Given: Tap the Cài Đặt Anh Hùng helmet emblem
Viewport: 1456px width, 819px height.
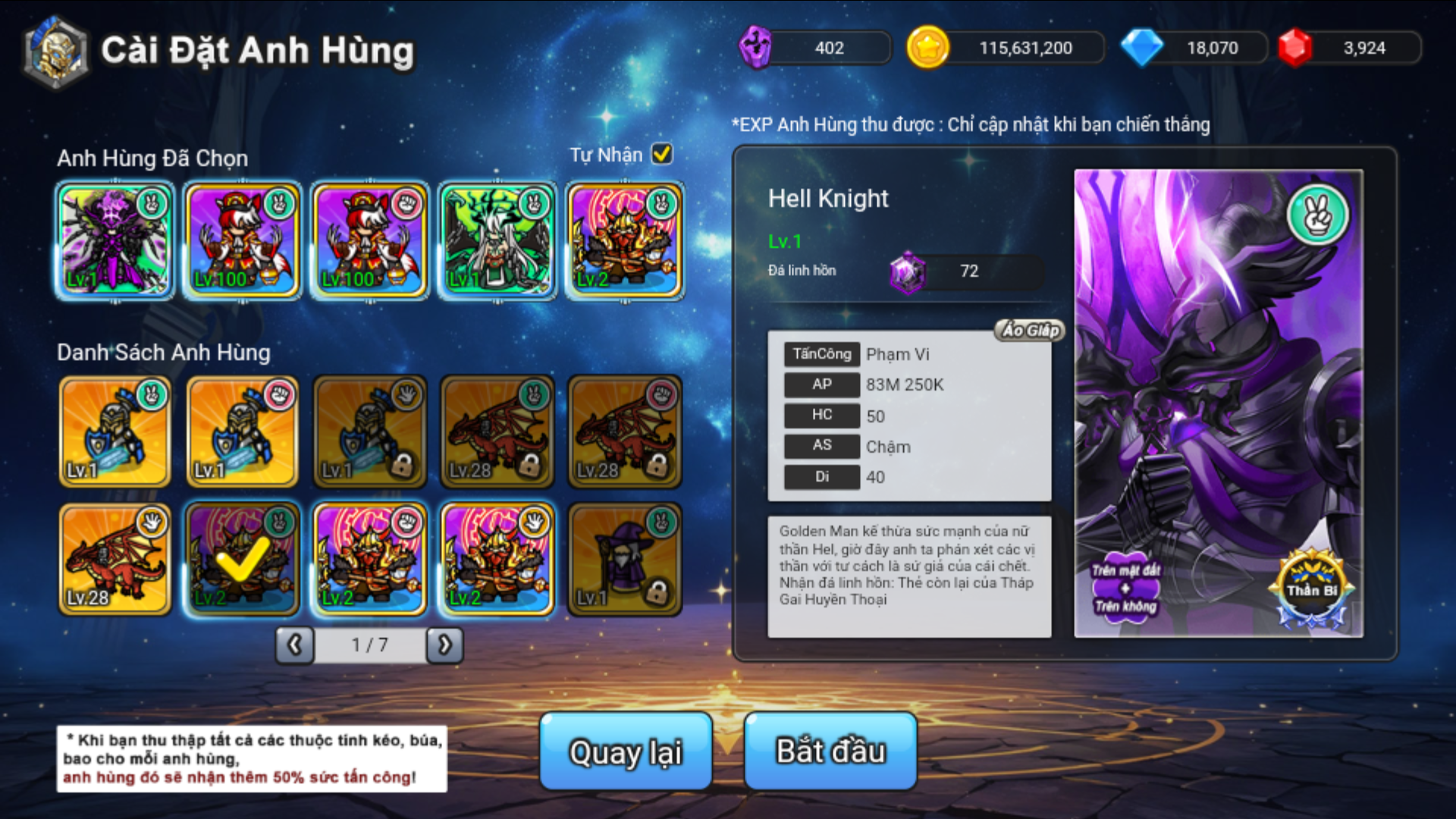Looking at the screenshot, I should tap(56, 52).
